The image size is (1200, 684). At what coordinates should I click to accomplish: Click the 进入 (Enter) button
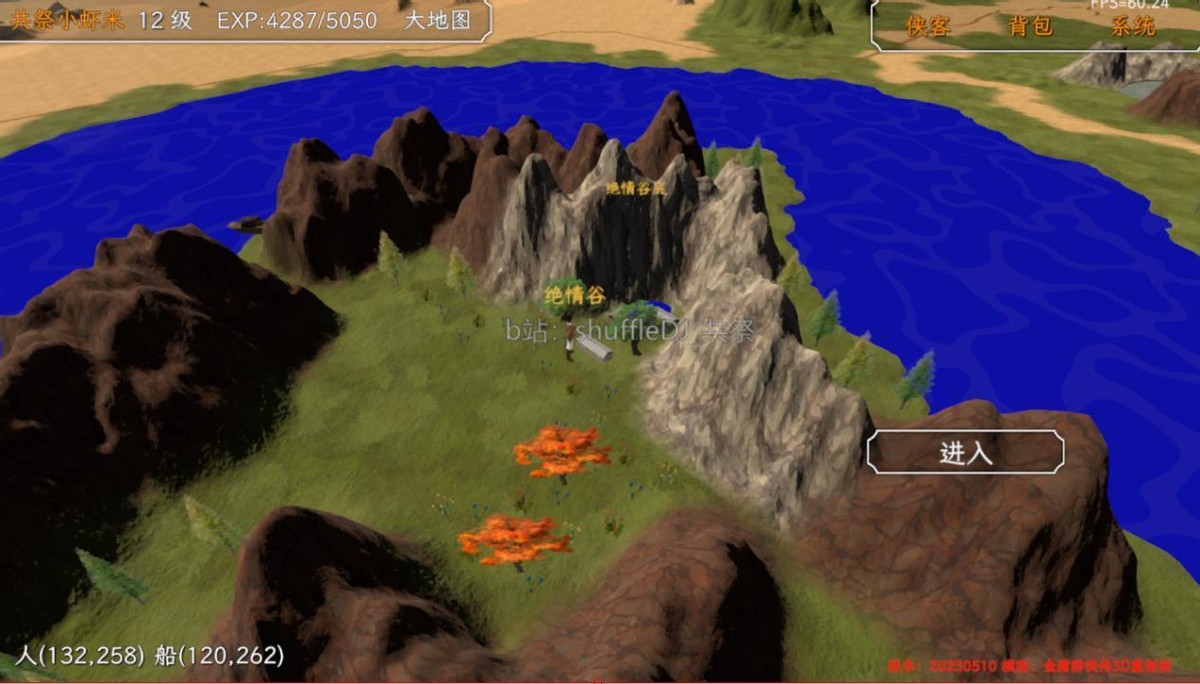(x=965, y=453)
